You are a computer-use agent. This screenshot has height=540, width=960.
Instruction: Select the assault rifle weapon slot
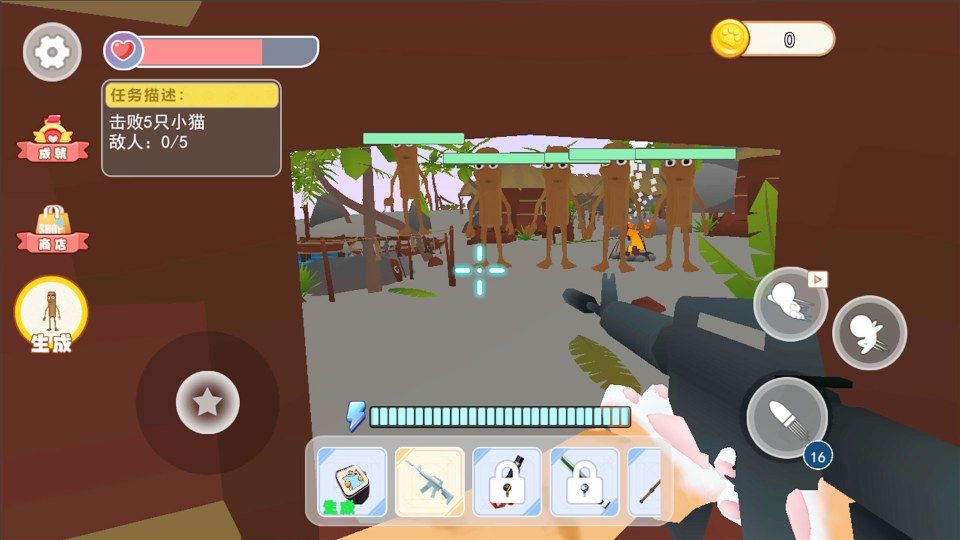point(429,481)
